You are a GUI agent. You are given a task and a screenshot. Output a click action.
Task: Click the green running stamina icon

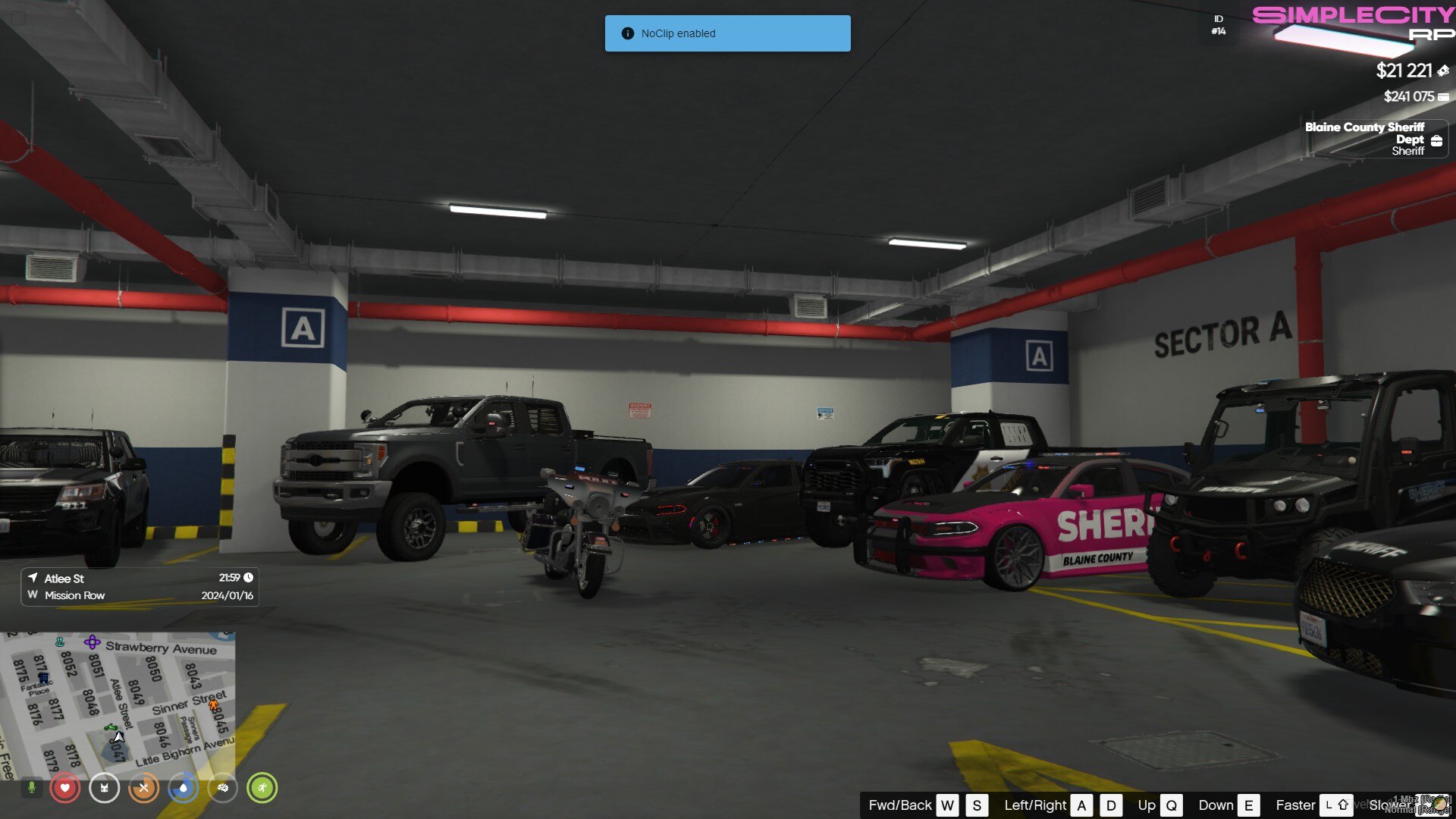[x=264, y=787]
